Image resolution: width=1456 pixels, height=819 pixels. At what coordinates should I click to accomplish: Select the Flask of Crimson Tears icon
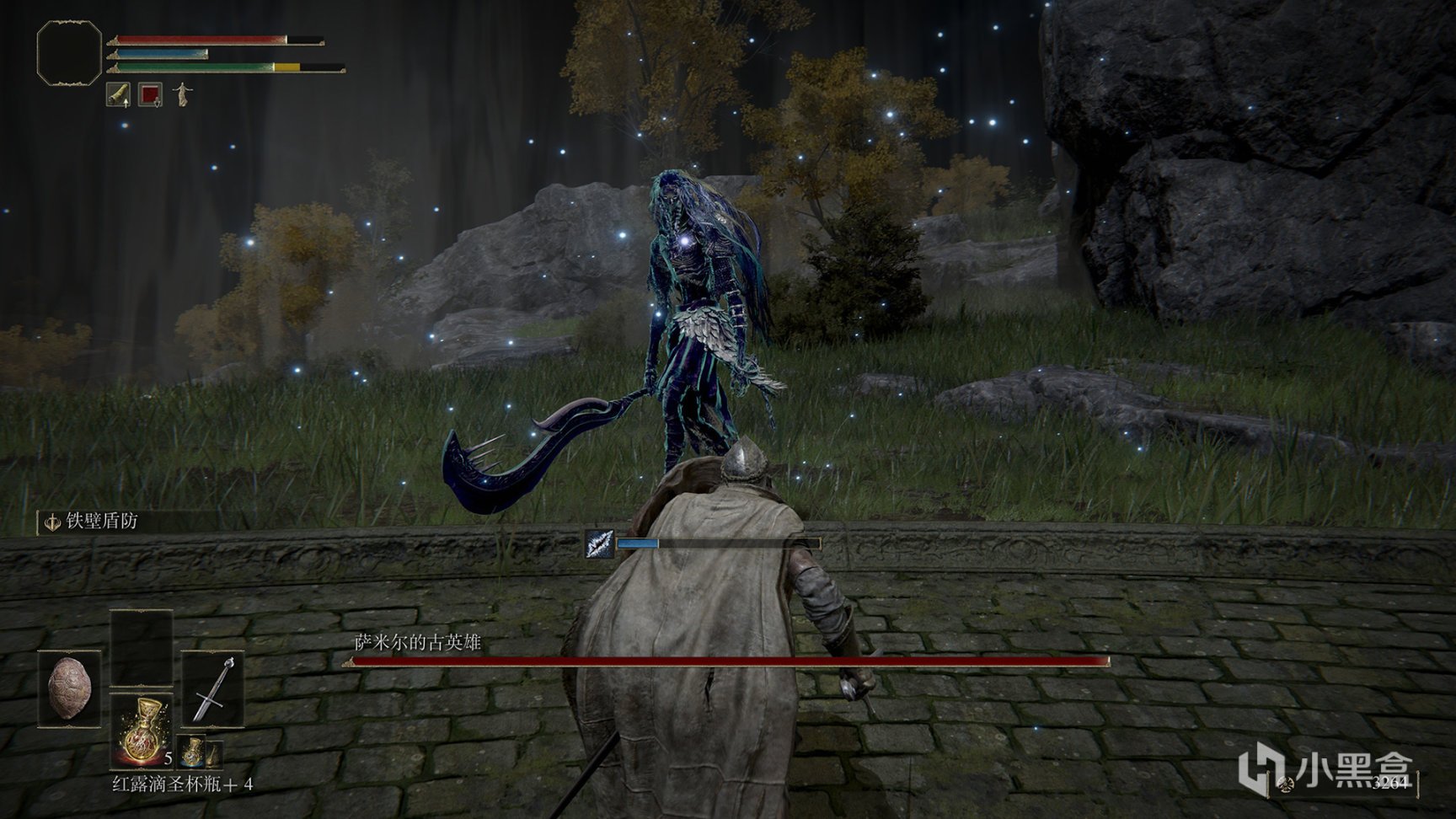click(x=143, y=731)
